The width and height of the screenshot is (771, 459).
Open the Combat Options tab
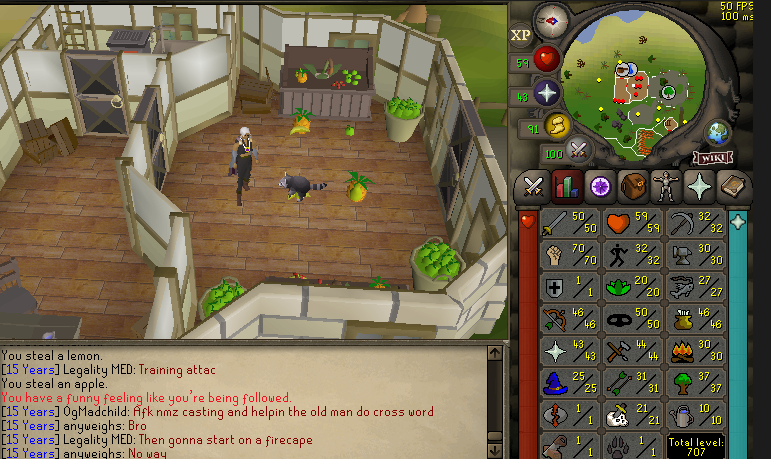click(x=532, y=187)
